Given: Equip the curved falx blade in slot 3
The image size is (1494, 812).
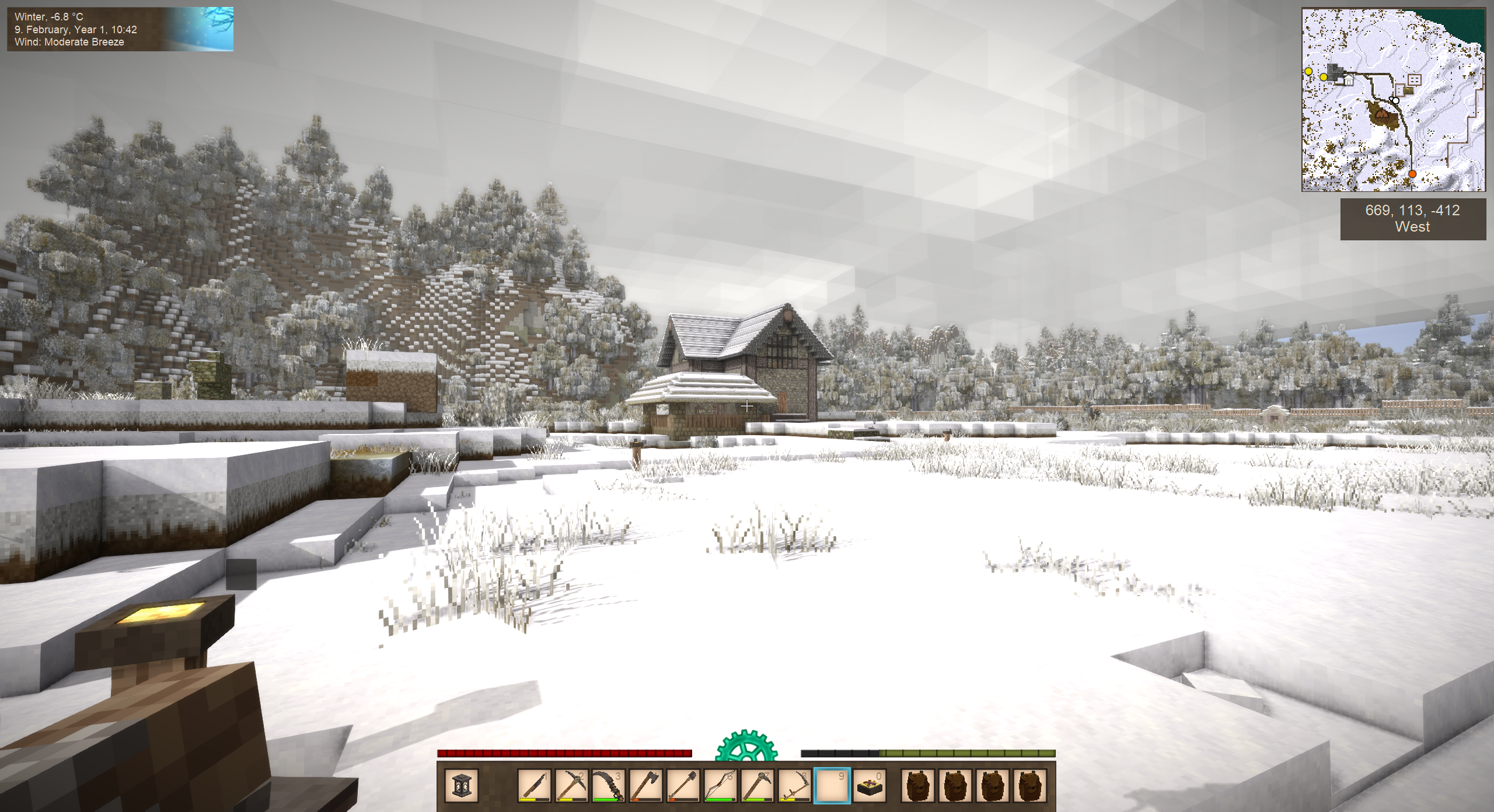Looking at the screenshot, I should (x=609, y=785).
